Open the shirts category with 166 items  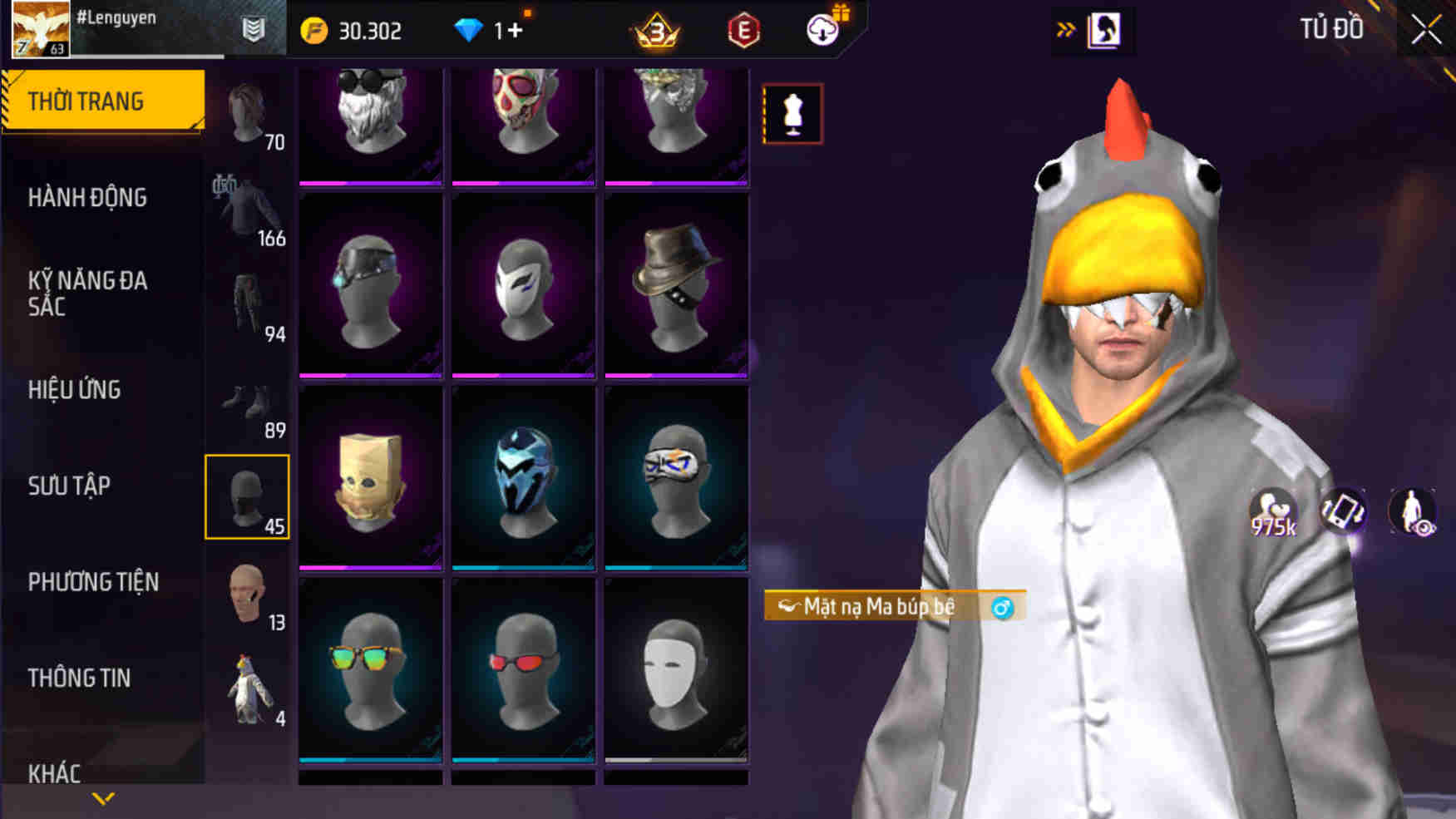pos(249,208)
